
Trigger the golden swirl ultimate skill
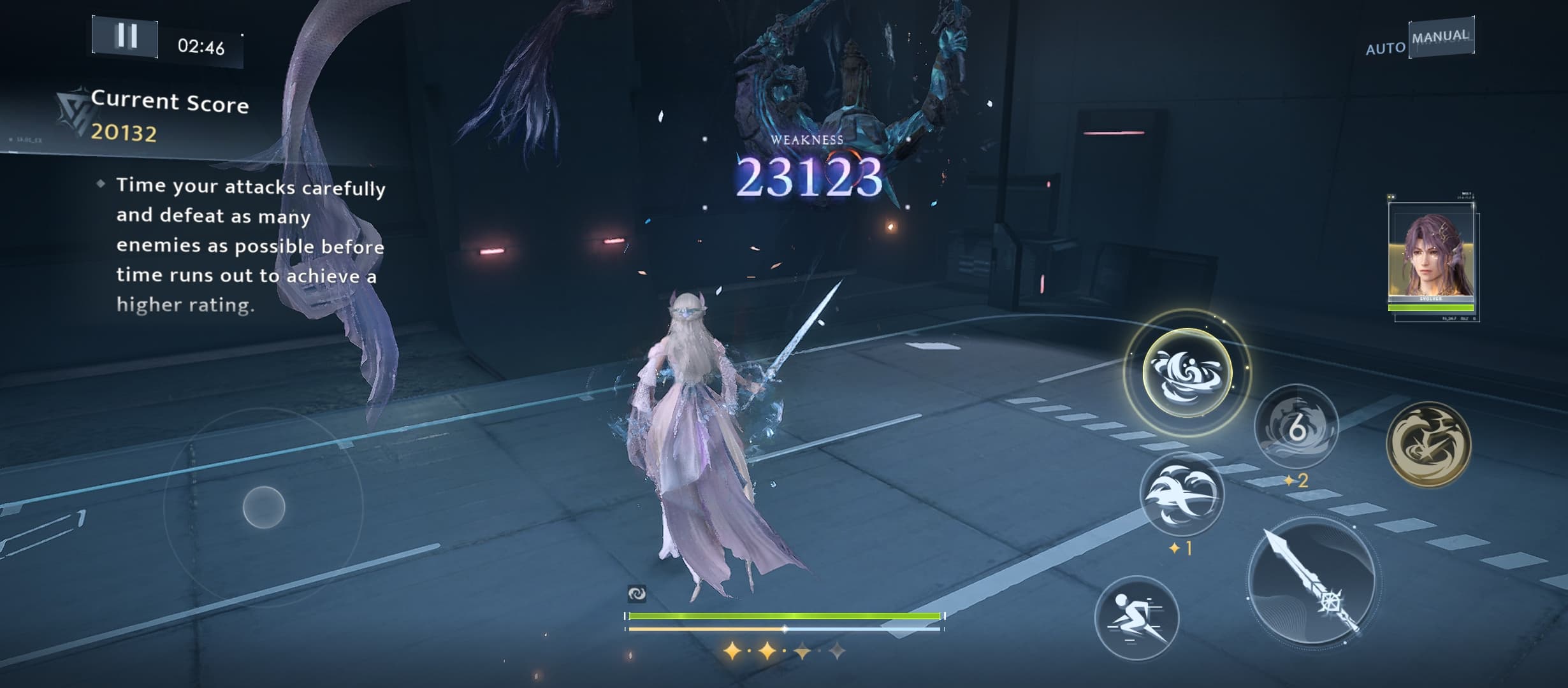point(1428,444)
